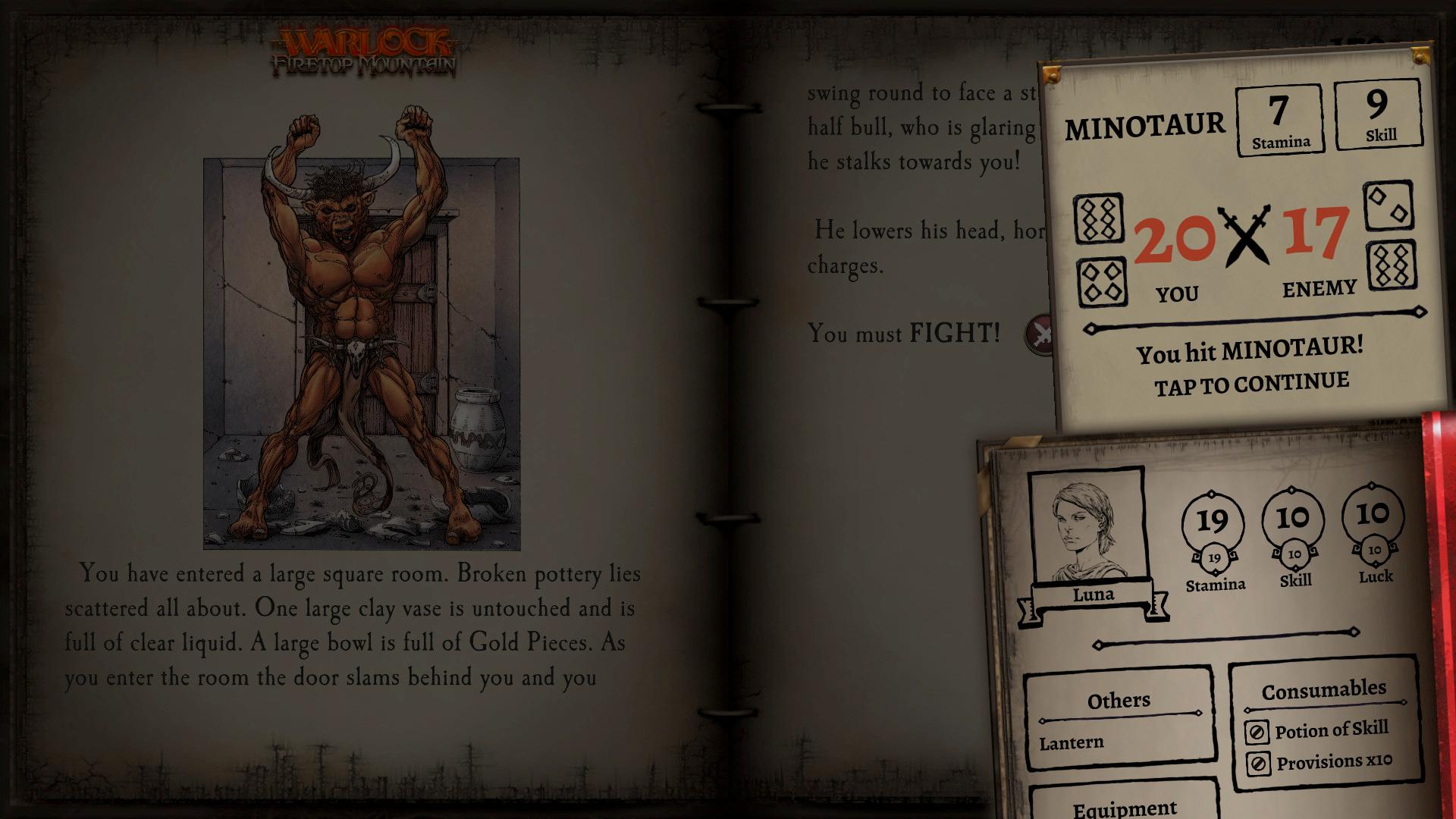
Task: Select your attack dice icon on the combat panel
Action: click(x=1100, y=218)
